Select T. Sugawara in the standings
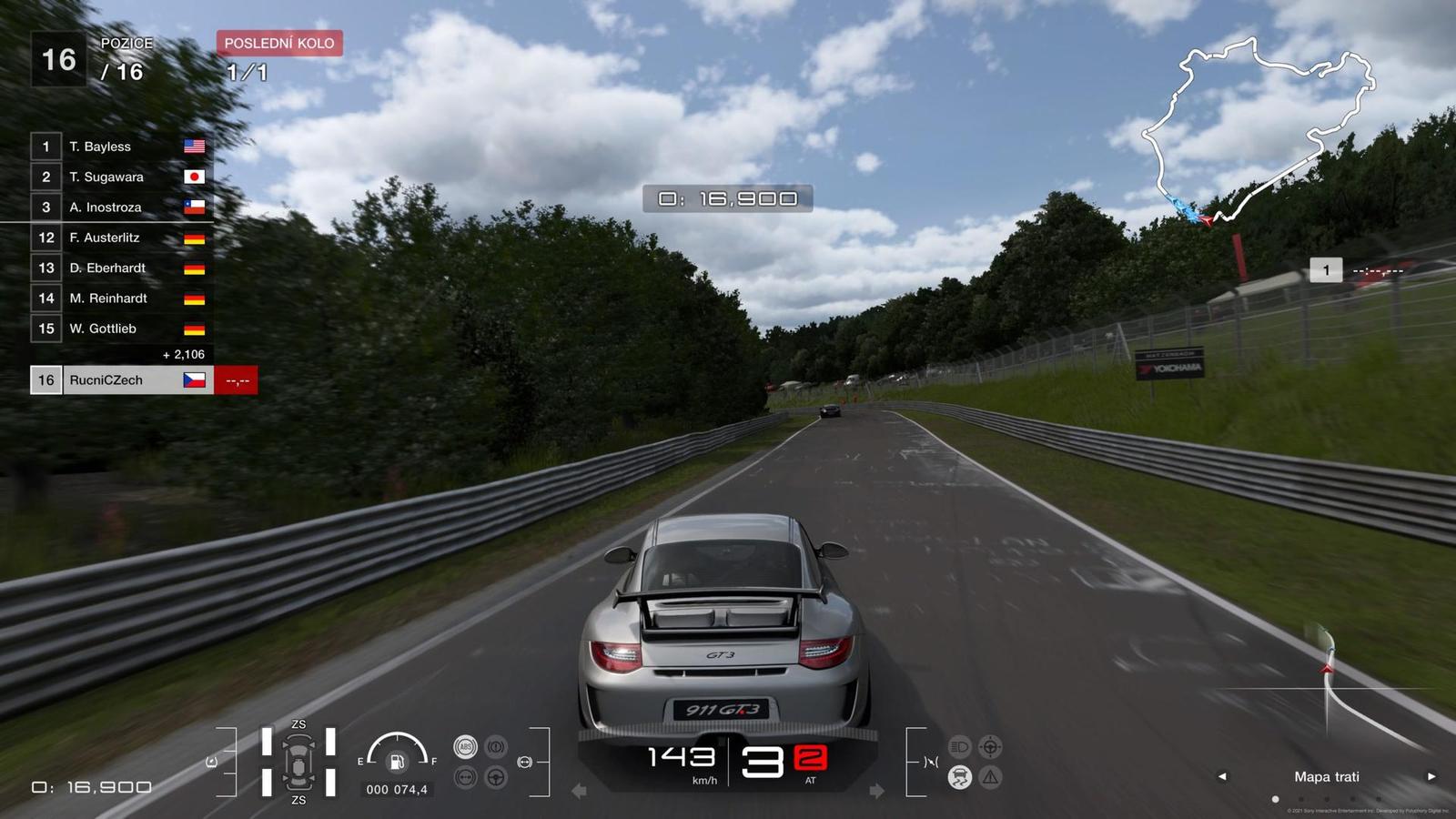Viewport: 1456px width, 819px height. pos(118,177)
